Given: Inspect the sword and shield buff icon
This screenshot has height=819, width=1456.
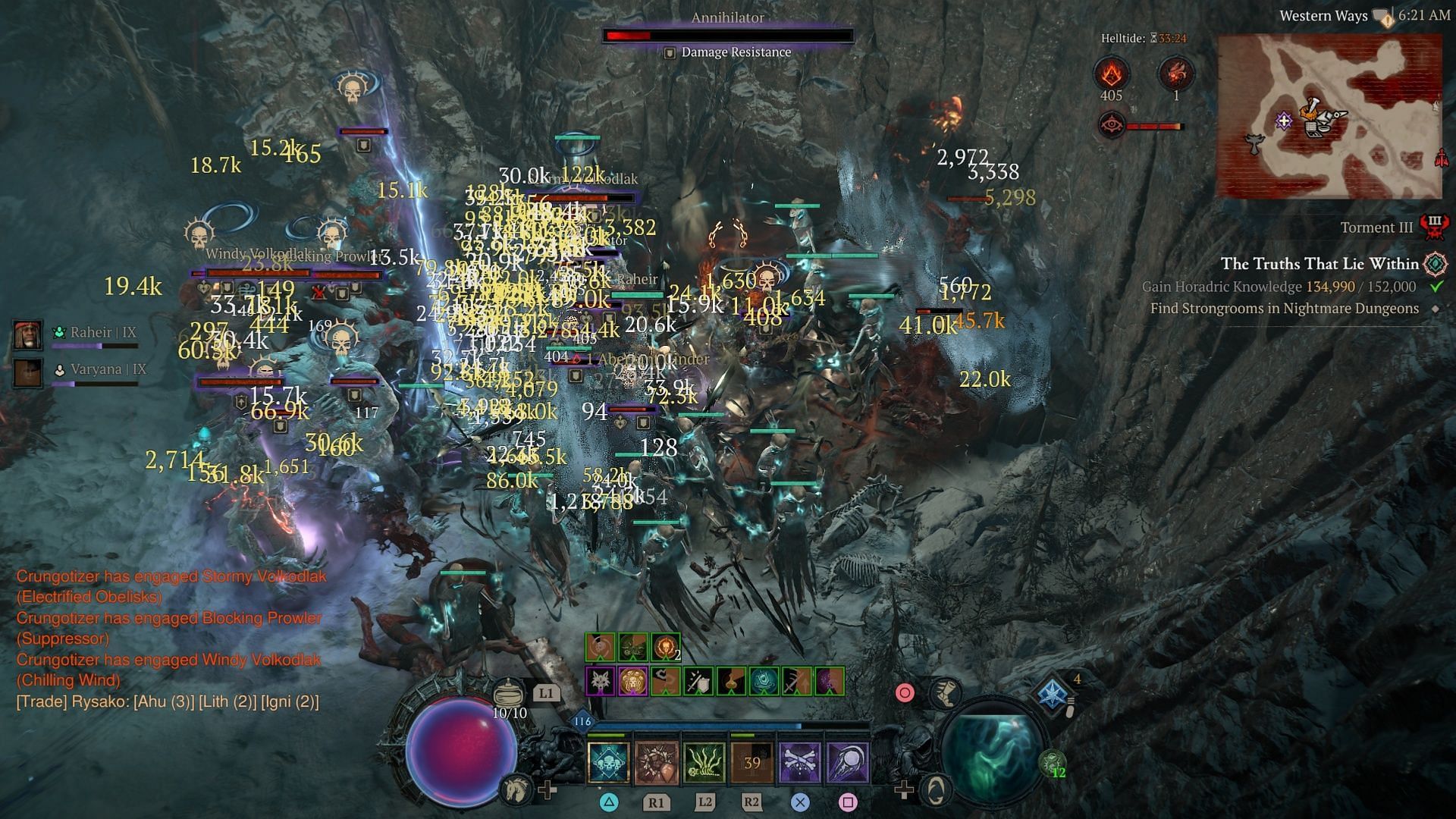Looking at the screenshot, I should click(x=697, y=681).
